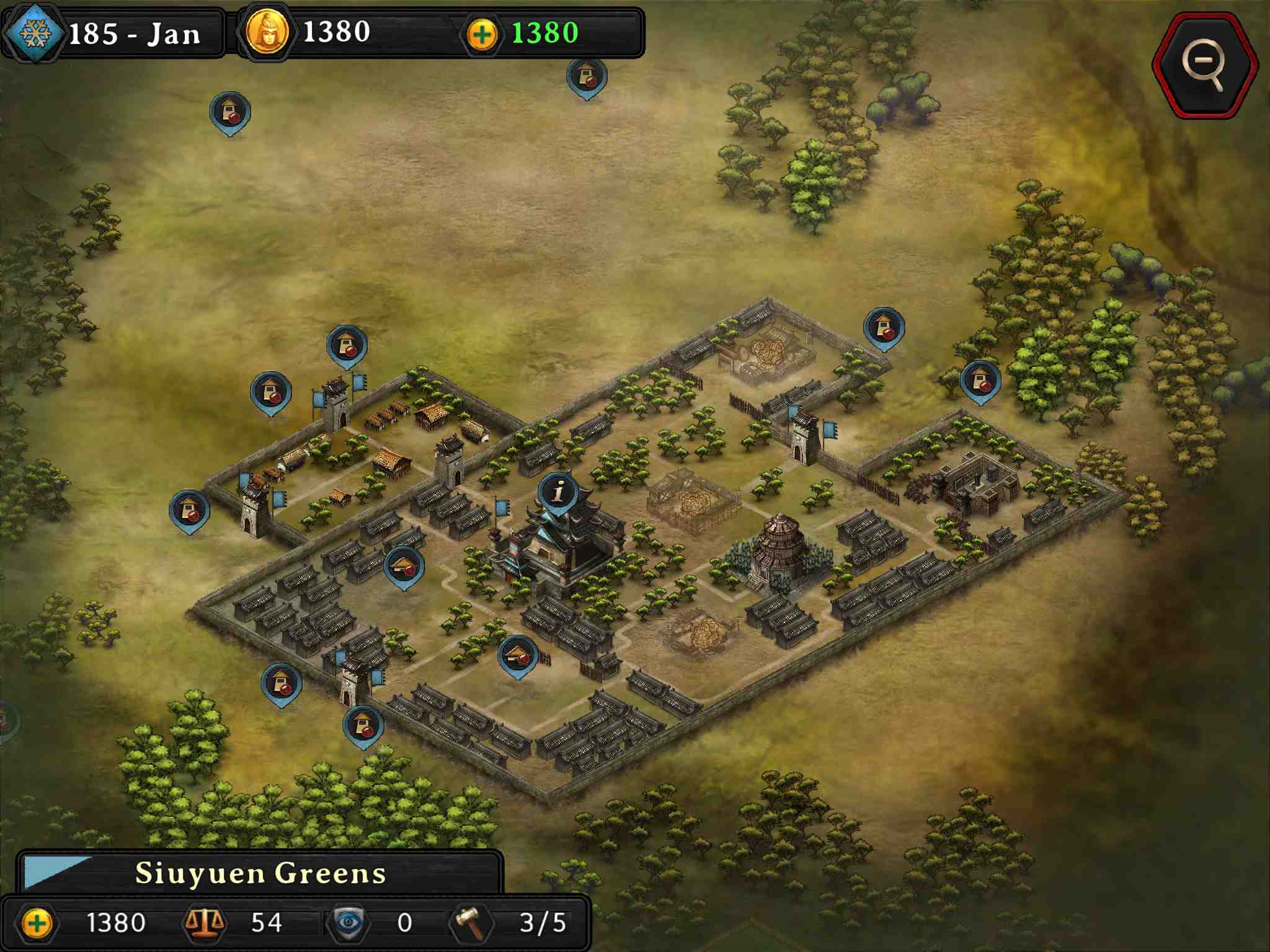Tap the balance scales icon
The width and height of the screenshot is (1270, 952).
pyautogui.click(x=203, y=922)
